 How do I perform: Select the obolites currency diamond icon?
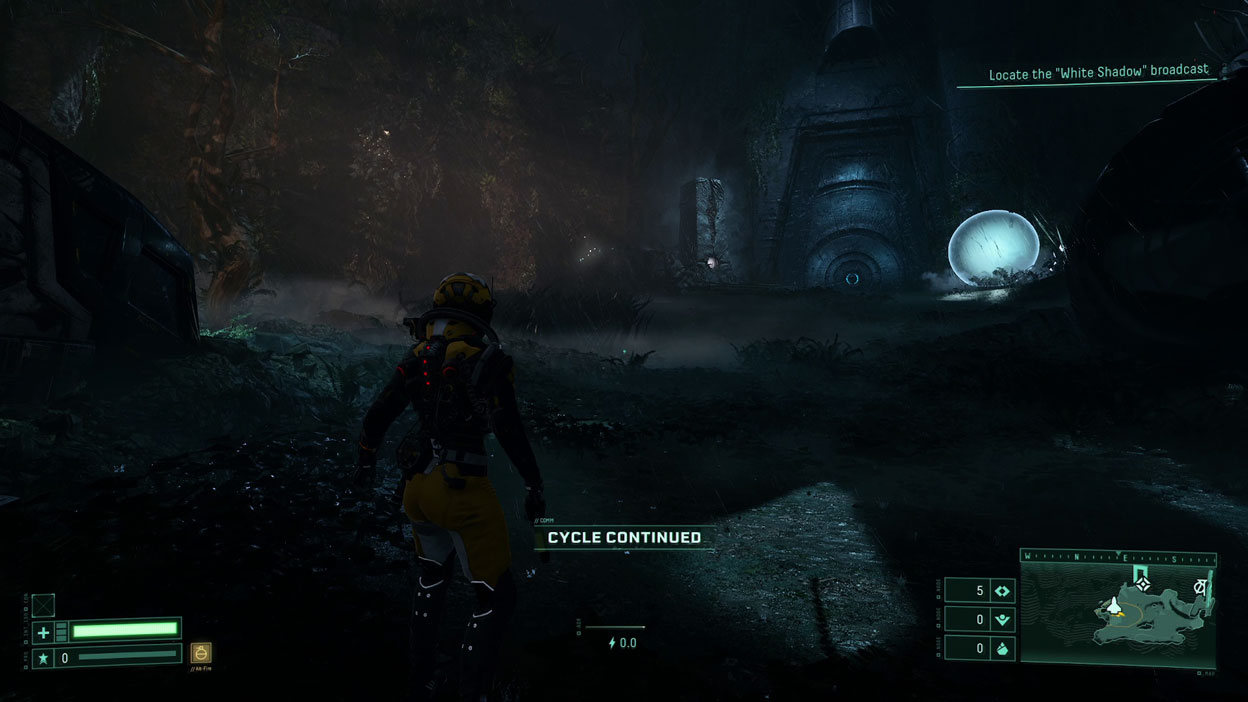pyautogui.click(x=1002, y=591)
